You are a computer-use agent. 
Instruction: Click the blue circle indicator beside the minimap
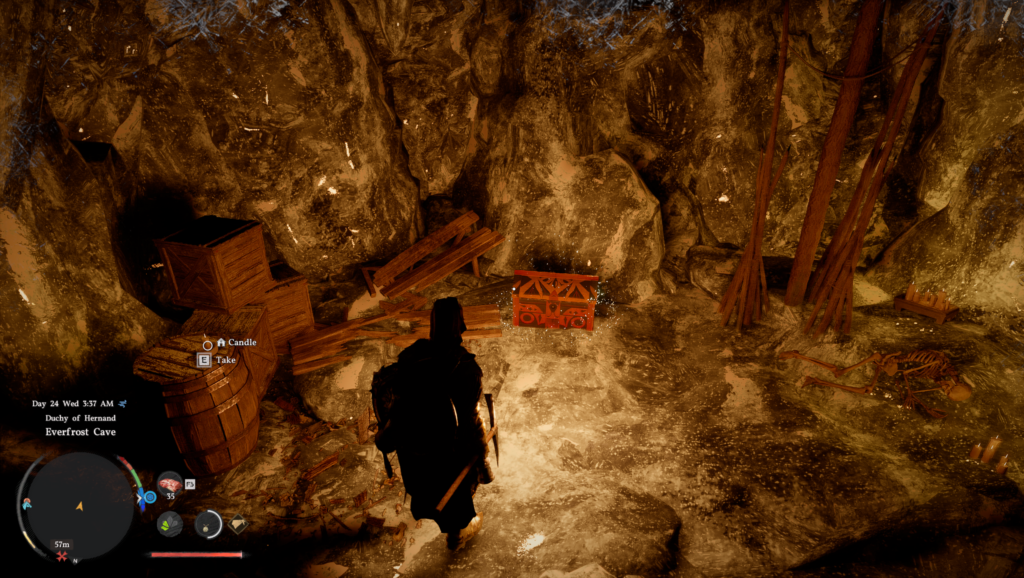coord(150,497)
